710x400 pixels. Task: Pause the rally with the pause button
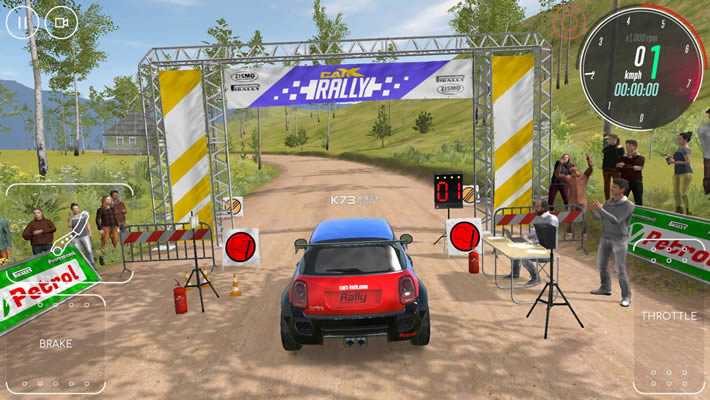[22, 21]
